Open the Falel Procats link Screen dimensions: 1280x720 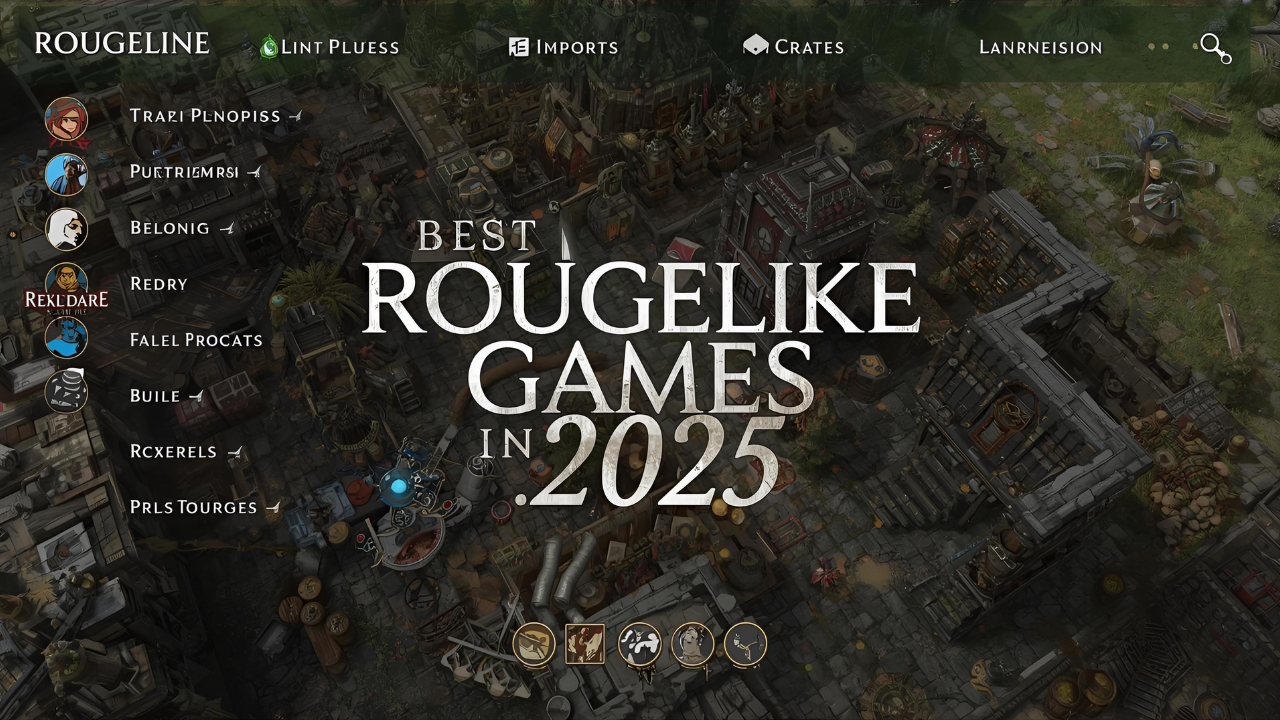[x=196, y=340]
